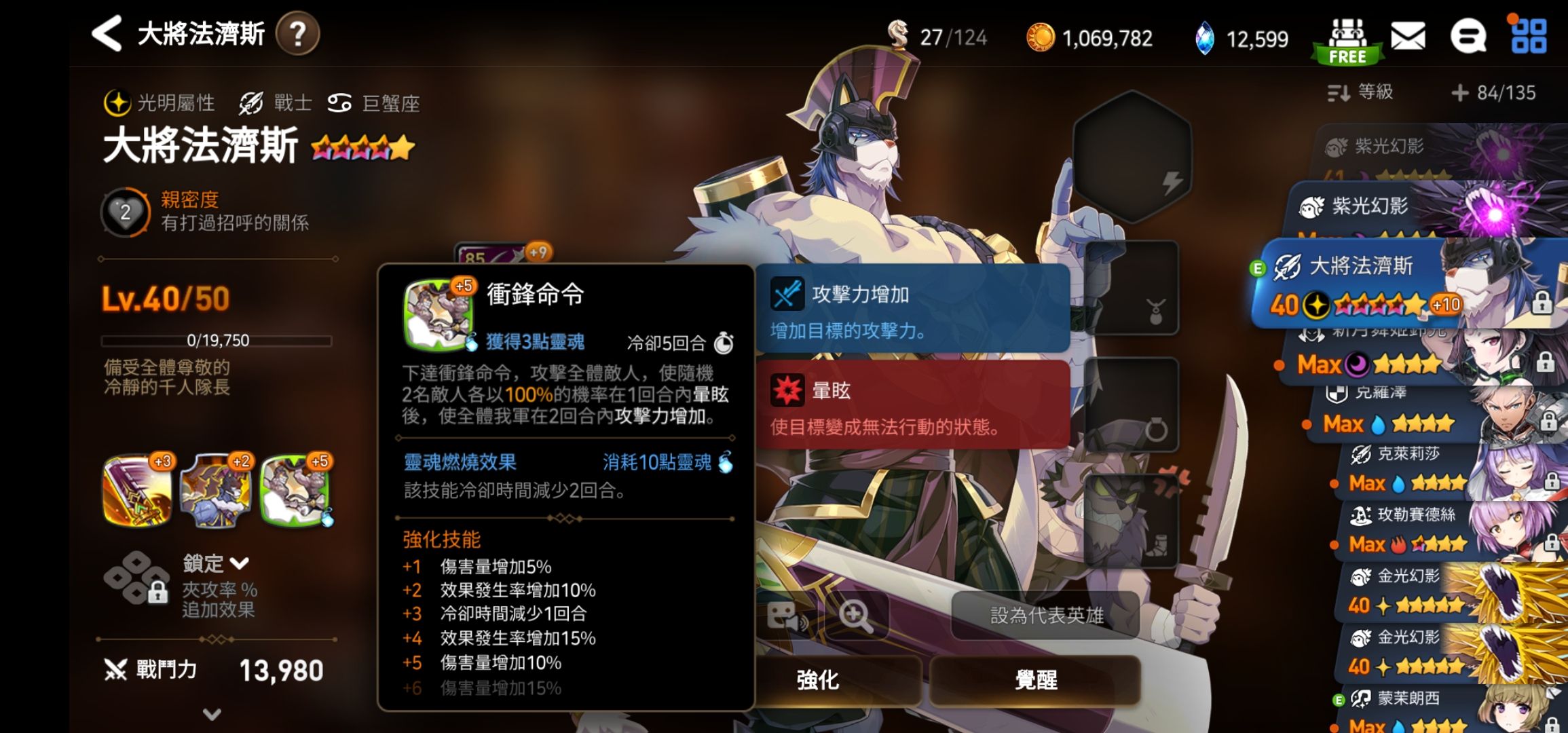Select the +3 golden sword equipment icon
This screenshot has width=1568, height=733.
coord(135,491)
